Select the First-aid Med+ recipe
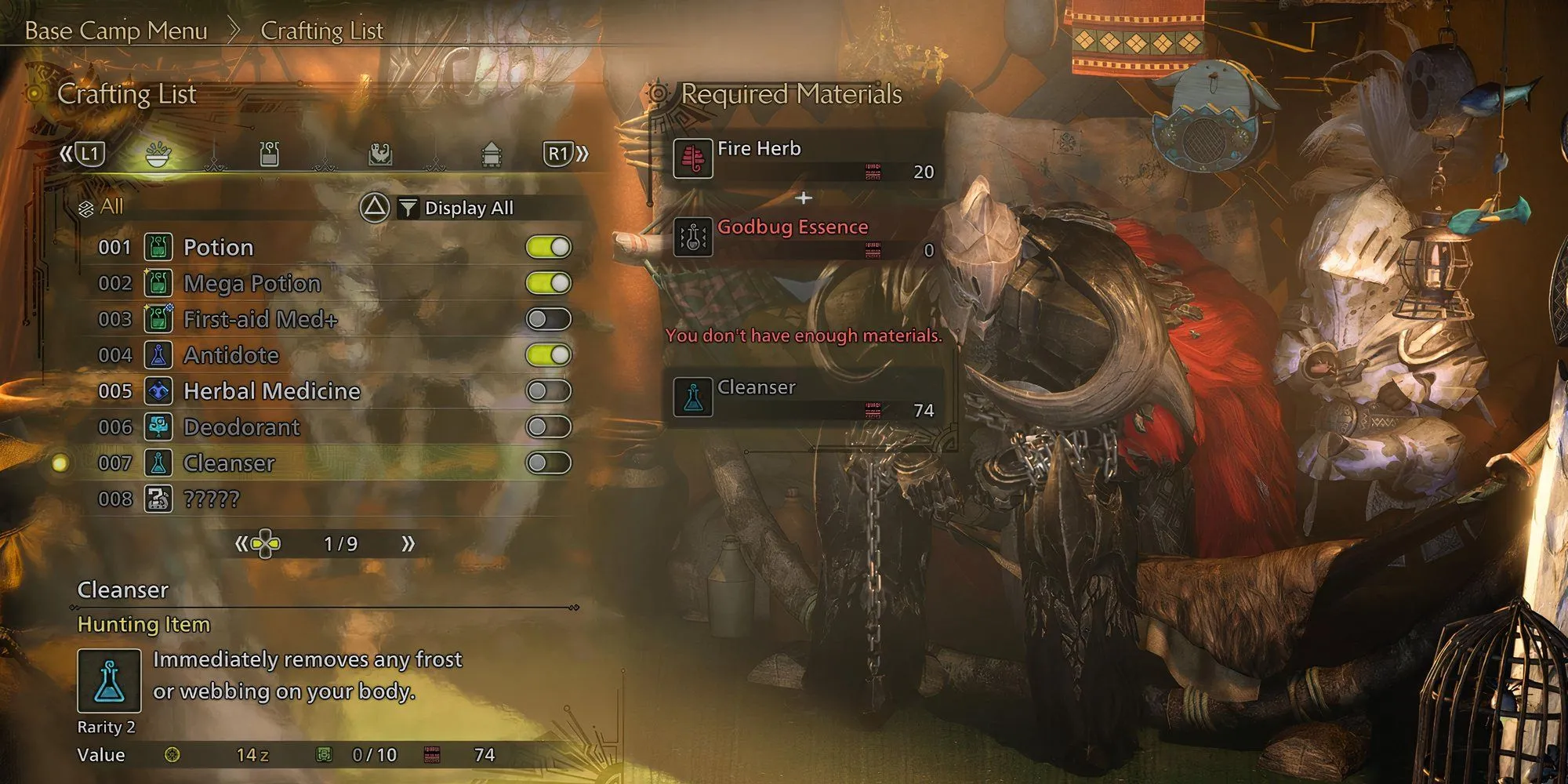1568x784 pixels. click(x=260, y=320)
